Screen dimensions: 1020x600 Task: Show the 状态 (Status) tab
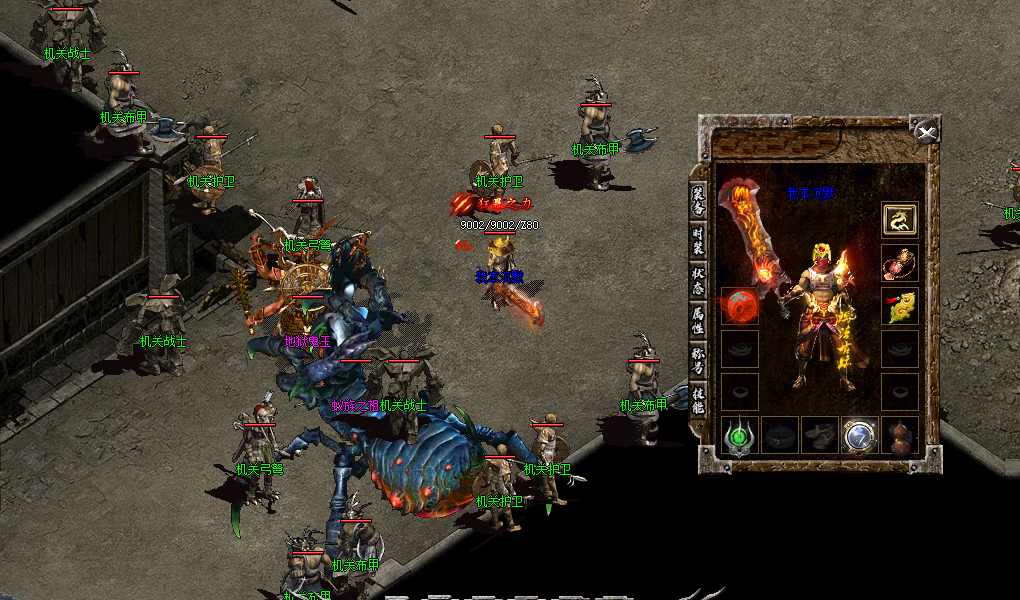coord(698,279)
